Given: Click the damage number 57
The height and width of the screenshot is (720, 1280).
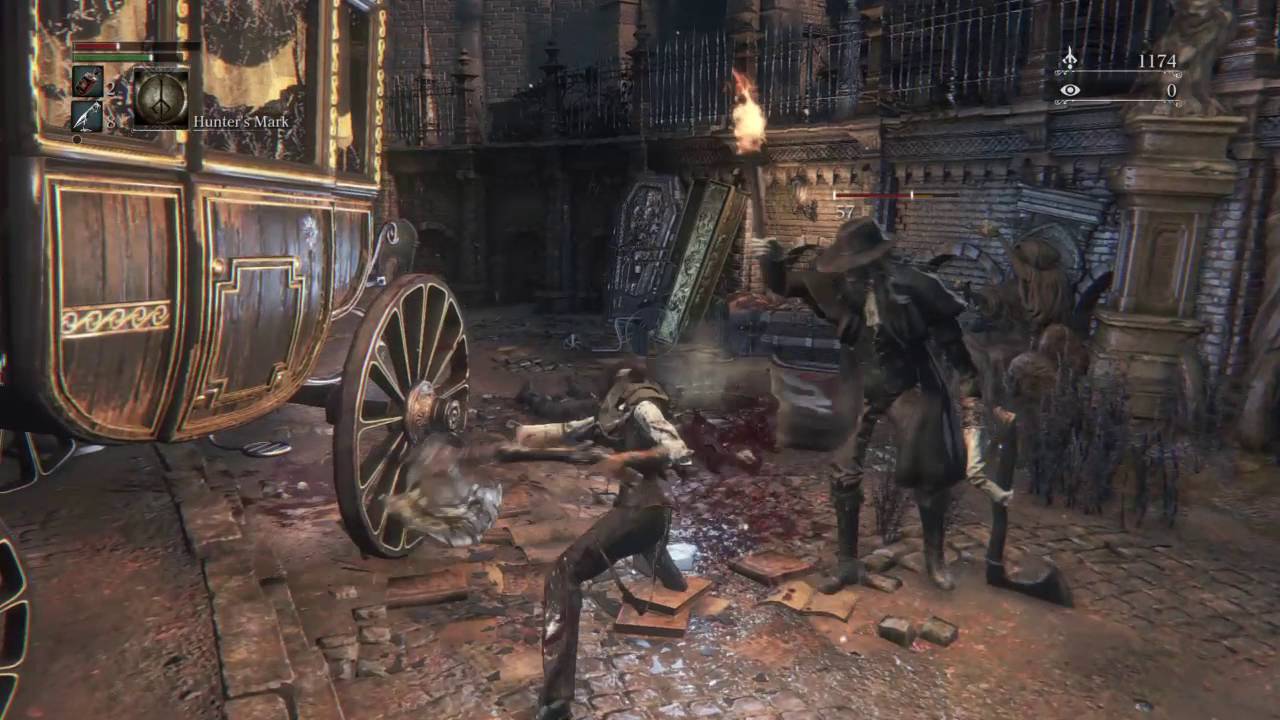Looking at the screenshot, I should 845,211.
